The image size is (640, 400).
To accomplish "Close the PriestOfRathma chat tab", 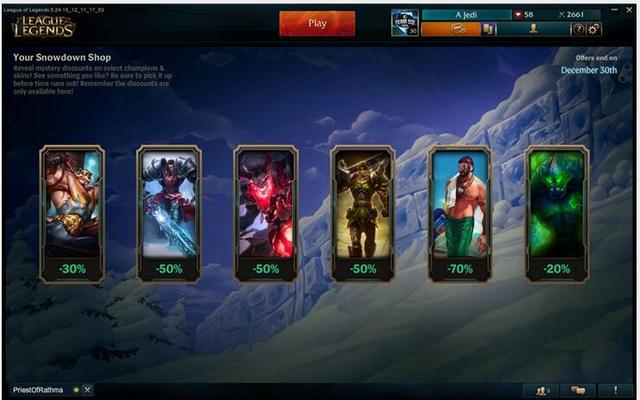I will (88, 389).
